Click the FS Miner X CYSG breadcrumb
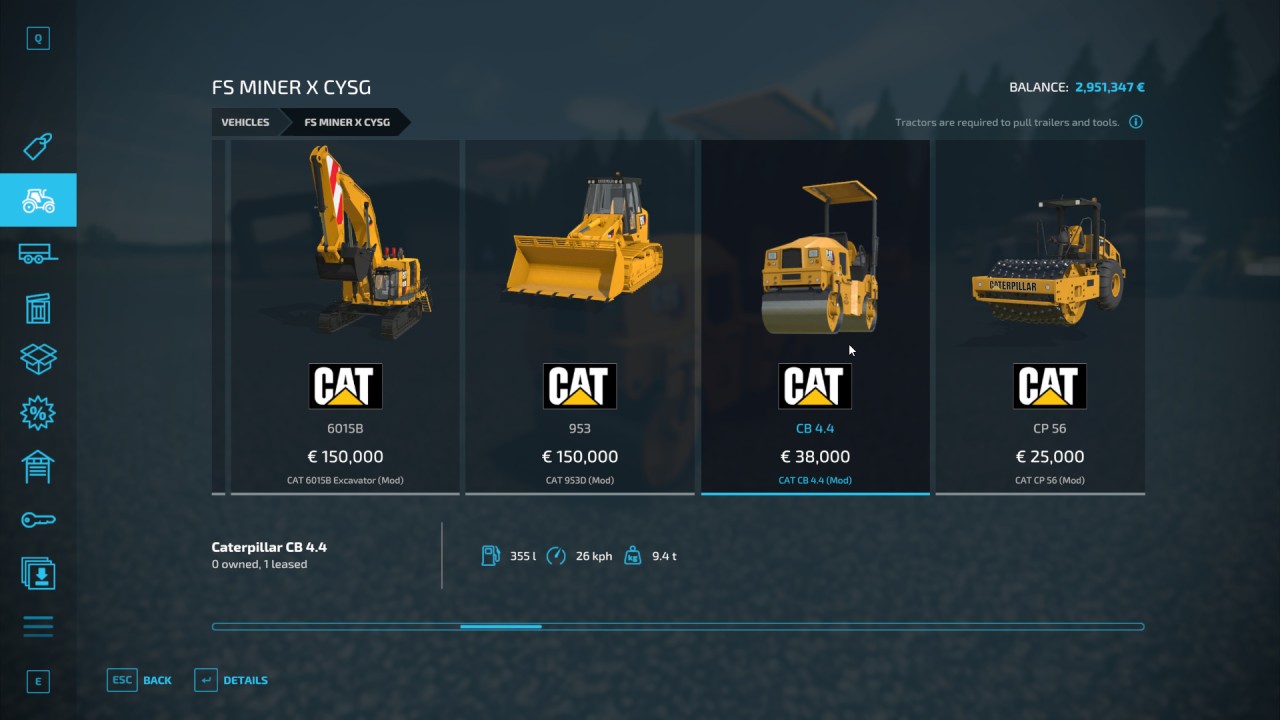1280x720 pixels. [x=347, y=122]
